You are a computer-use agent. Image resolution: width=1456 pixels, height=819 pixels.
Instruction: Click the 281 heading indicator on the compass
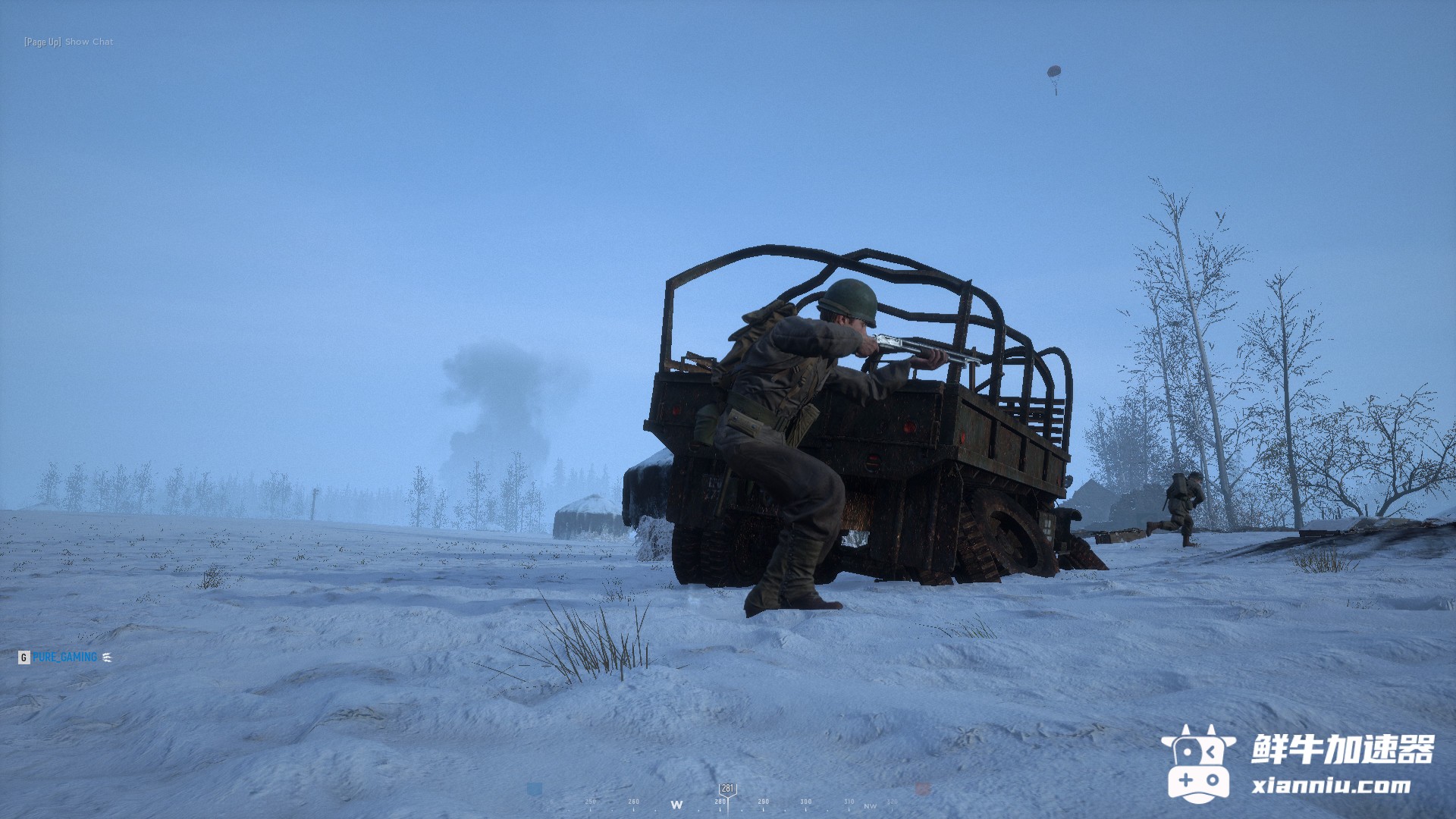click(727, 789)
